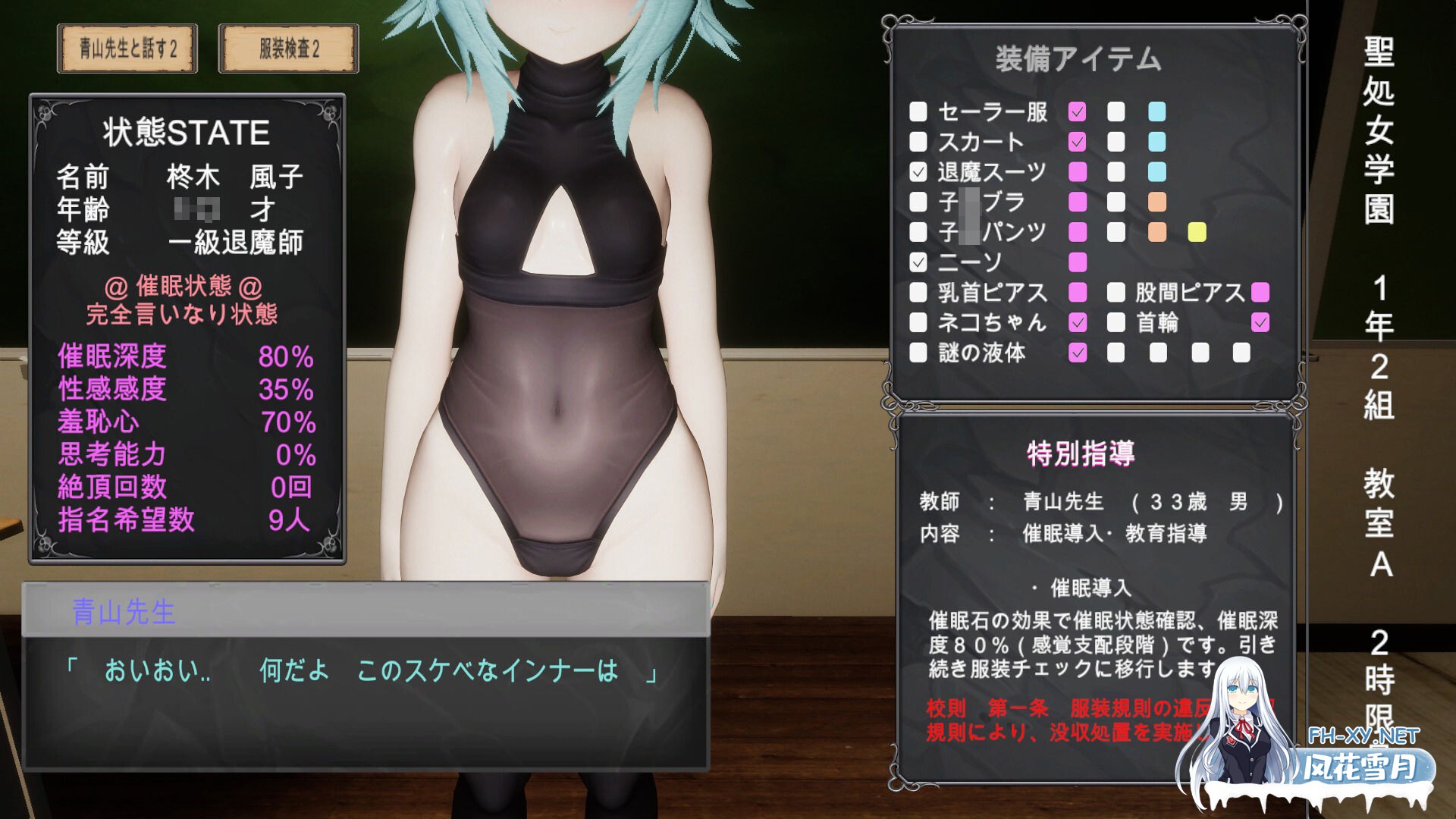
Task: Enable the セーラー服 equip checkbox
Action: pos(919,111)
